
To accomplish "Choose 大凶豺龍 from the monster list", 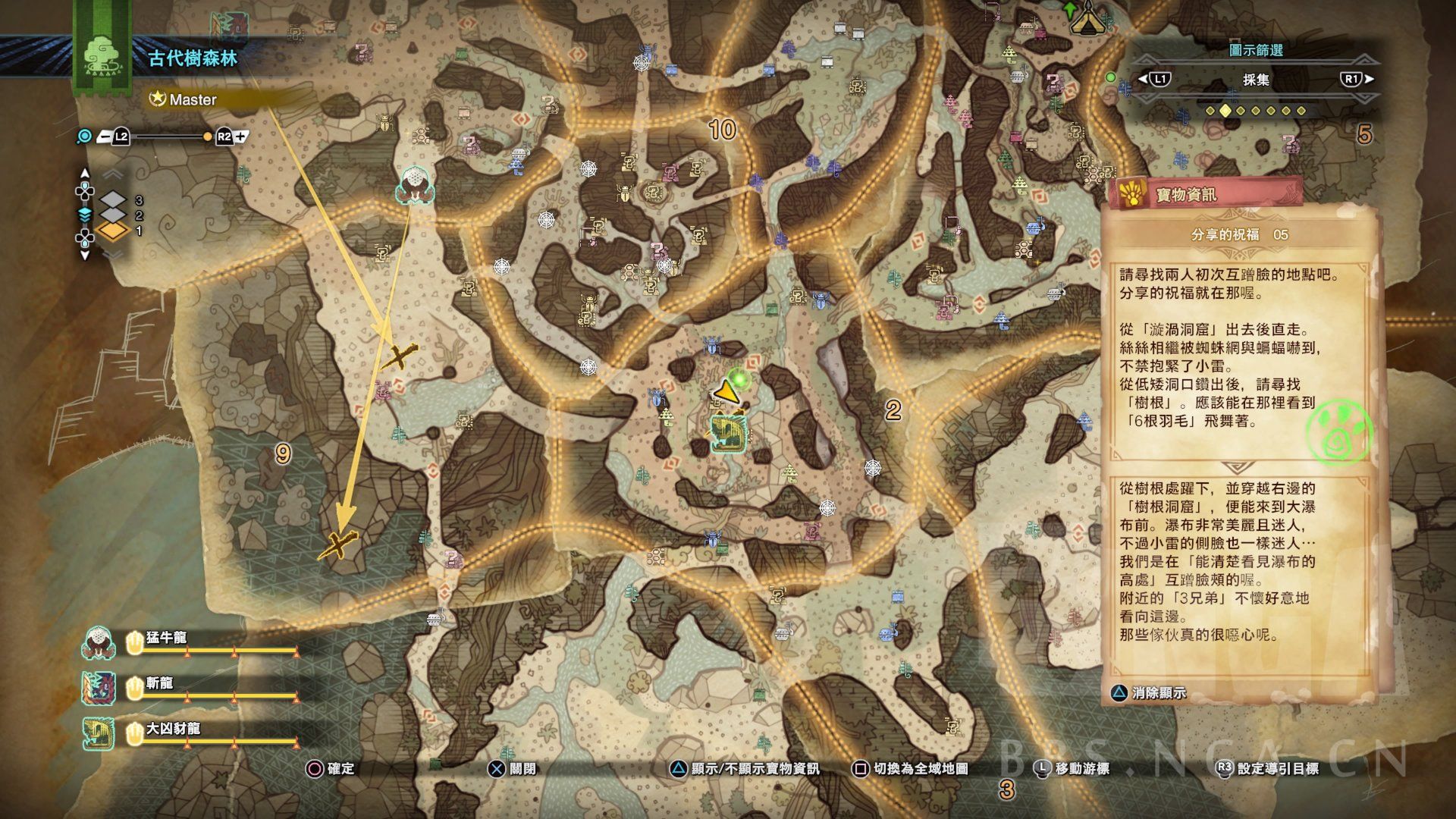I will pyautogui.click(x=173, y=730).
